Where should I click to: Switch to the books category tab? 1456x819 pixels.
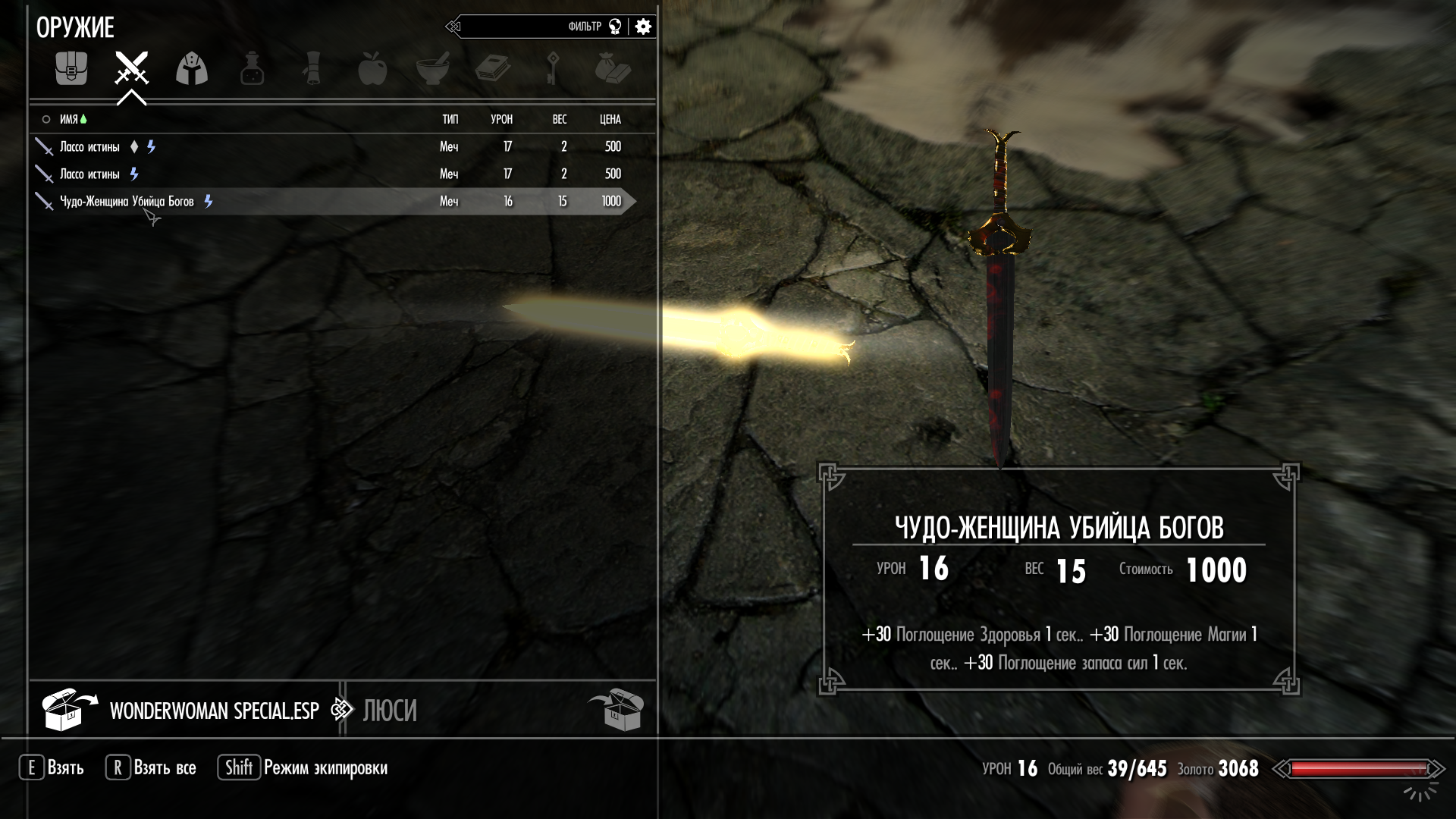click(x=492, y=69)
